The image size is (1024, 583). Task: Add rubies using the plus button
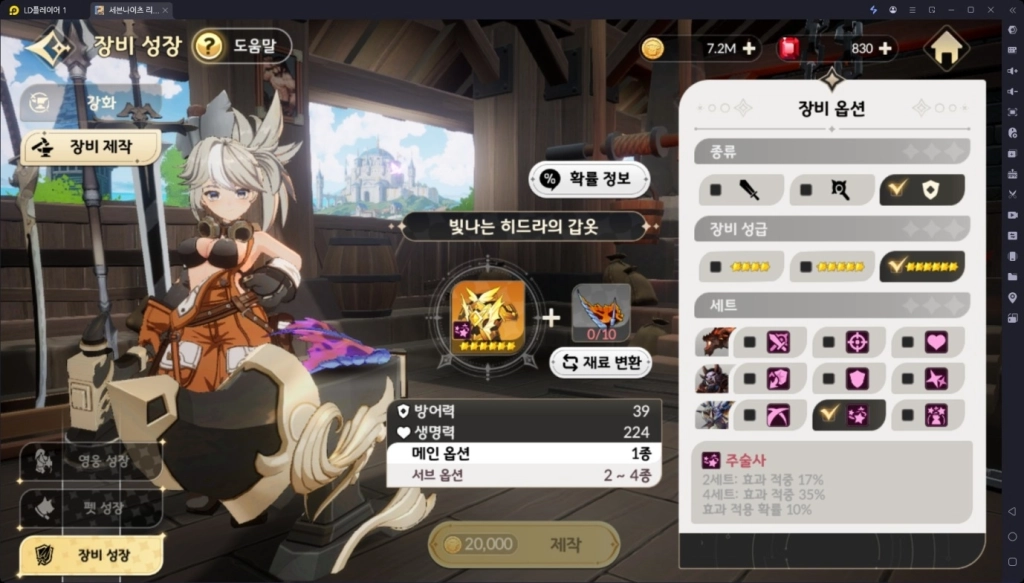[x=885, y=48]
